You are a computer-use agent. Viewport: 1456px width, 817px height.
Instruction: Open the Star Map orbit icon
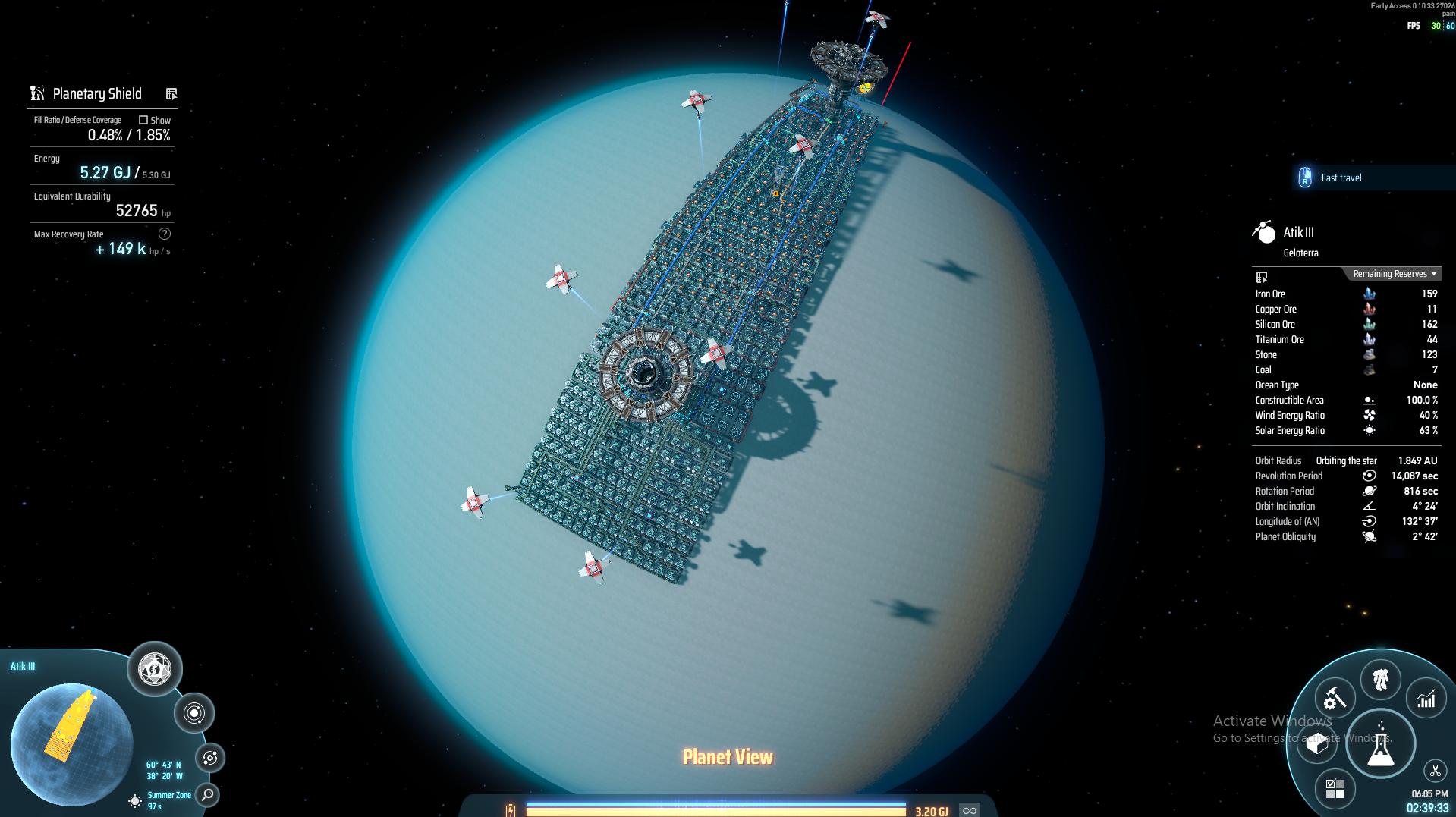(195, 713)
